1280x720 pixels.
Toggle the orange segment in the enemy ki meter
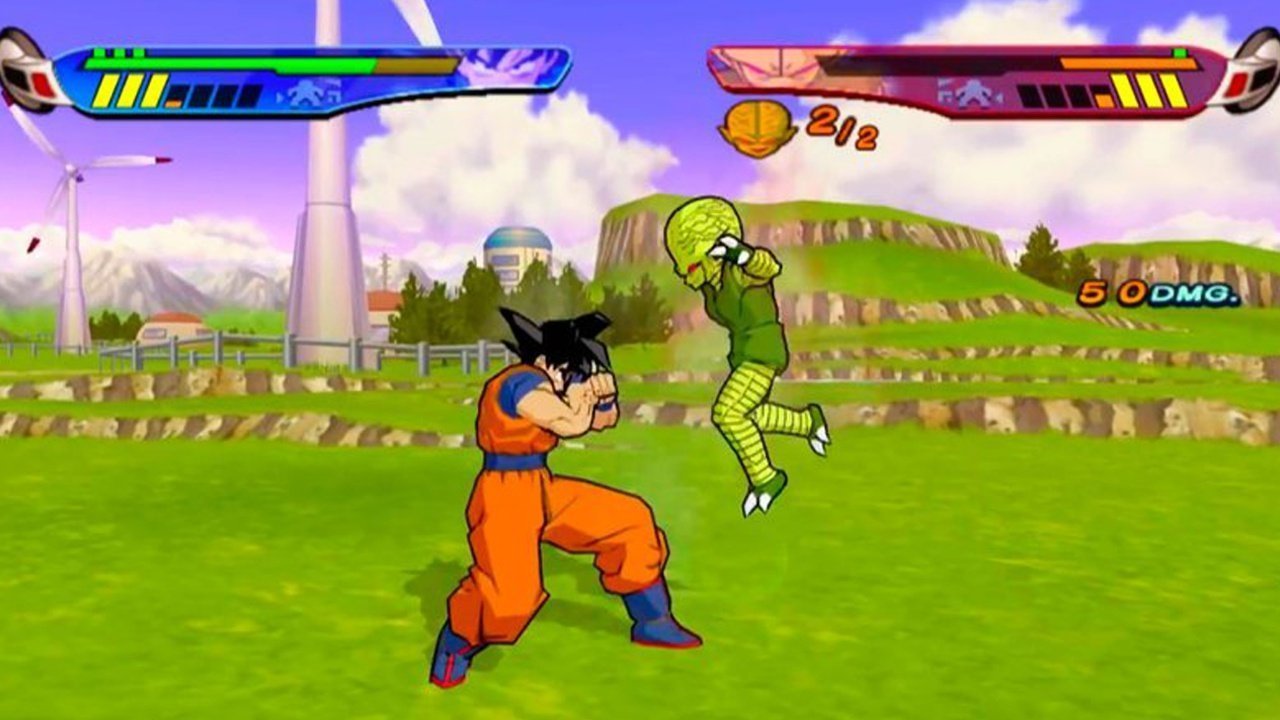tap(1103, 99)
